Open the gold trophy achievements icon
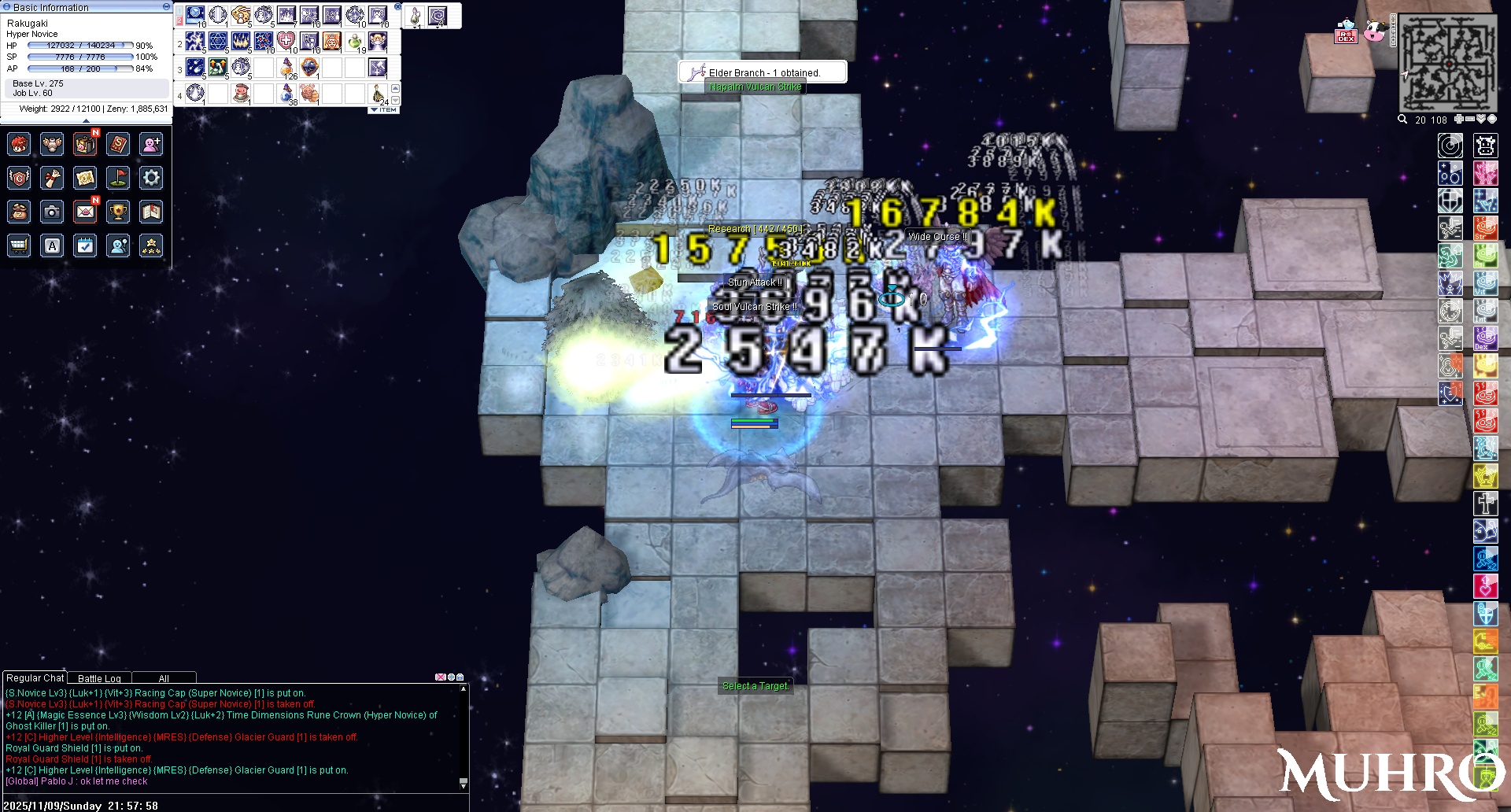 point(118,212)
